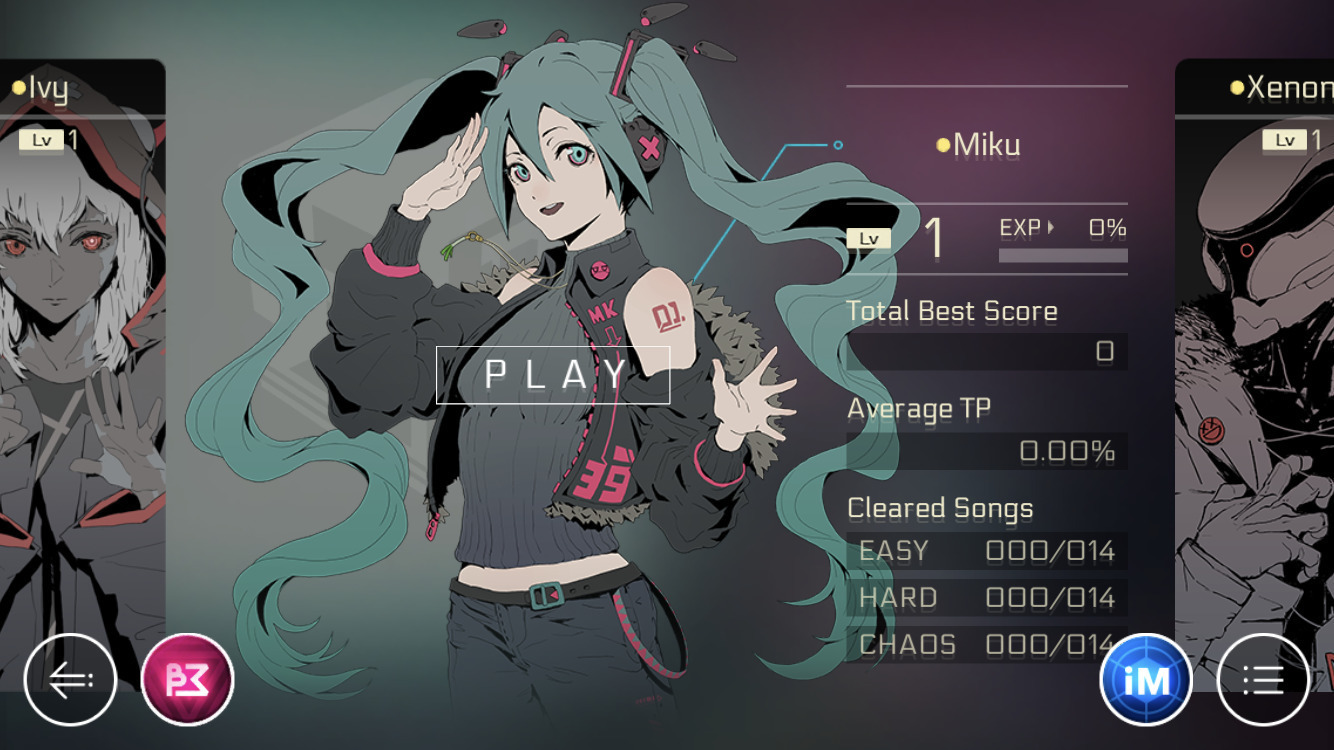Tap the yellow dot beside Xenon's name
Image resolution: width=1334 pixels, height=750 pixels.
(1236, 85)
